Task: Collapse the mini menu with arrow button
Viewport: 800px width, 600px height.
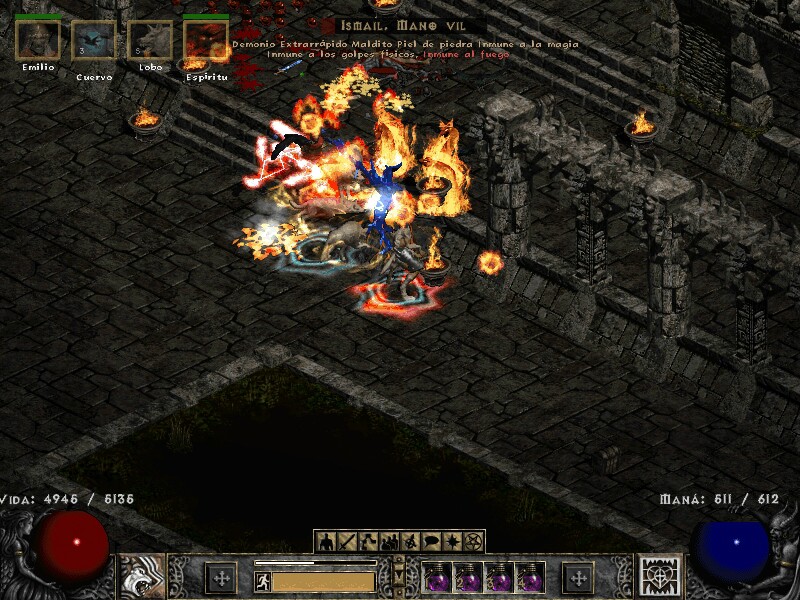Action: pyautogui.click(x=400, y=576)
